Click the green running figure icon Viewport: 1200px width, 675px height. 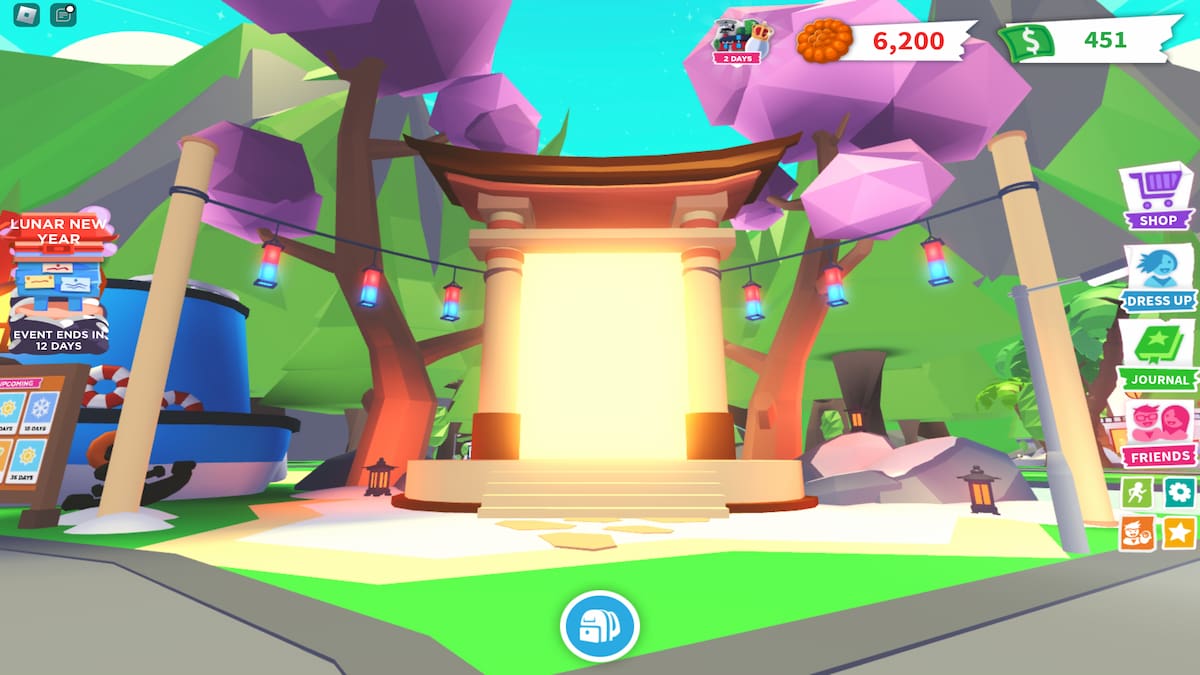[1137, 492]
